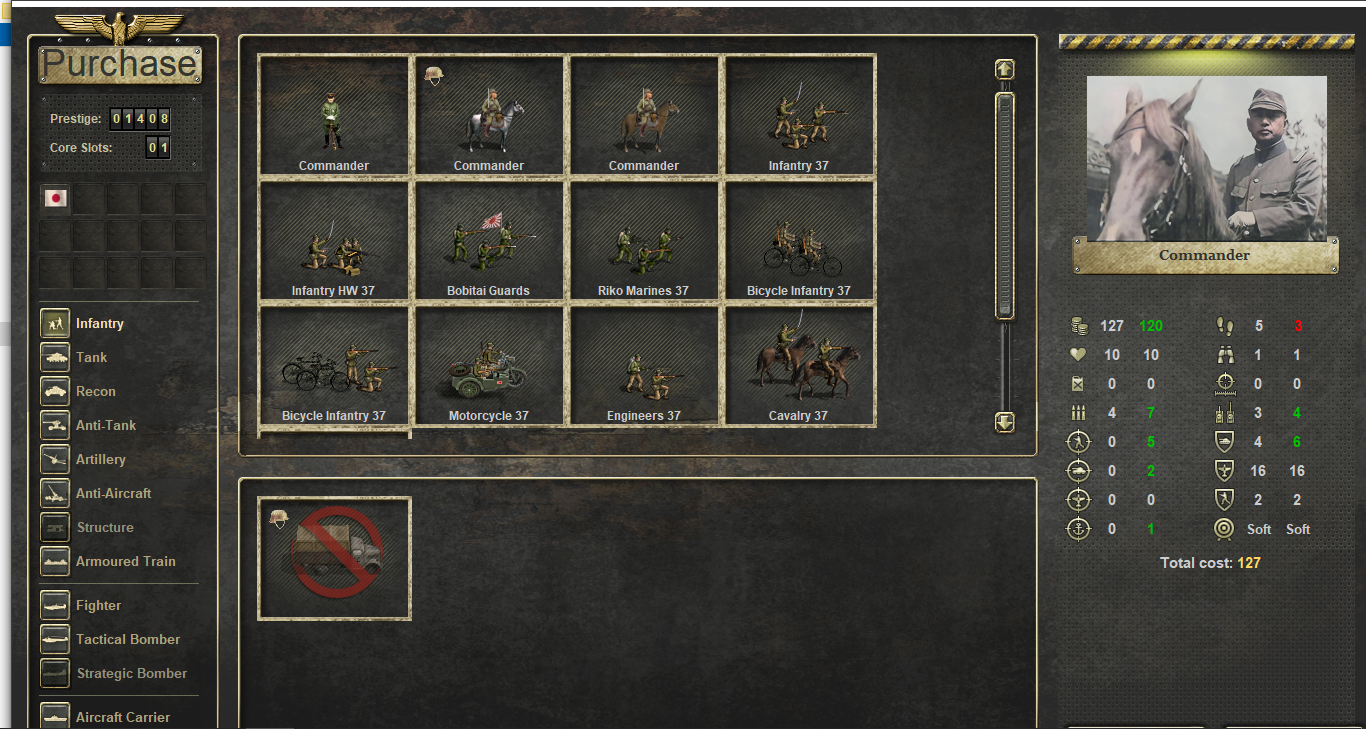Click the Japanese flag nation slot
The image size is (1366, 729).
tap(56, 198)
